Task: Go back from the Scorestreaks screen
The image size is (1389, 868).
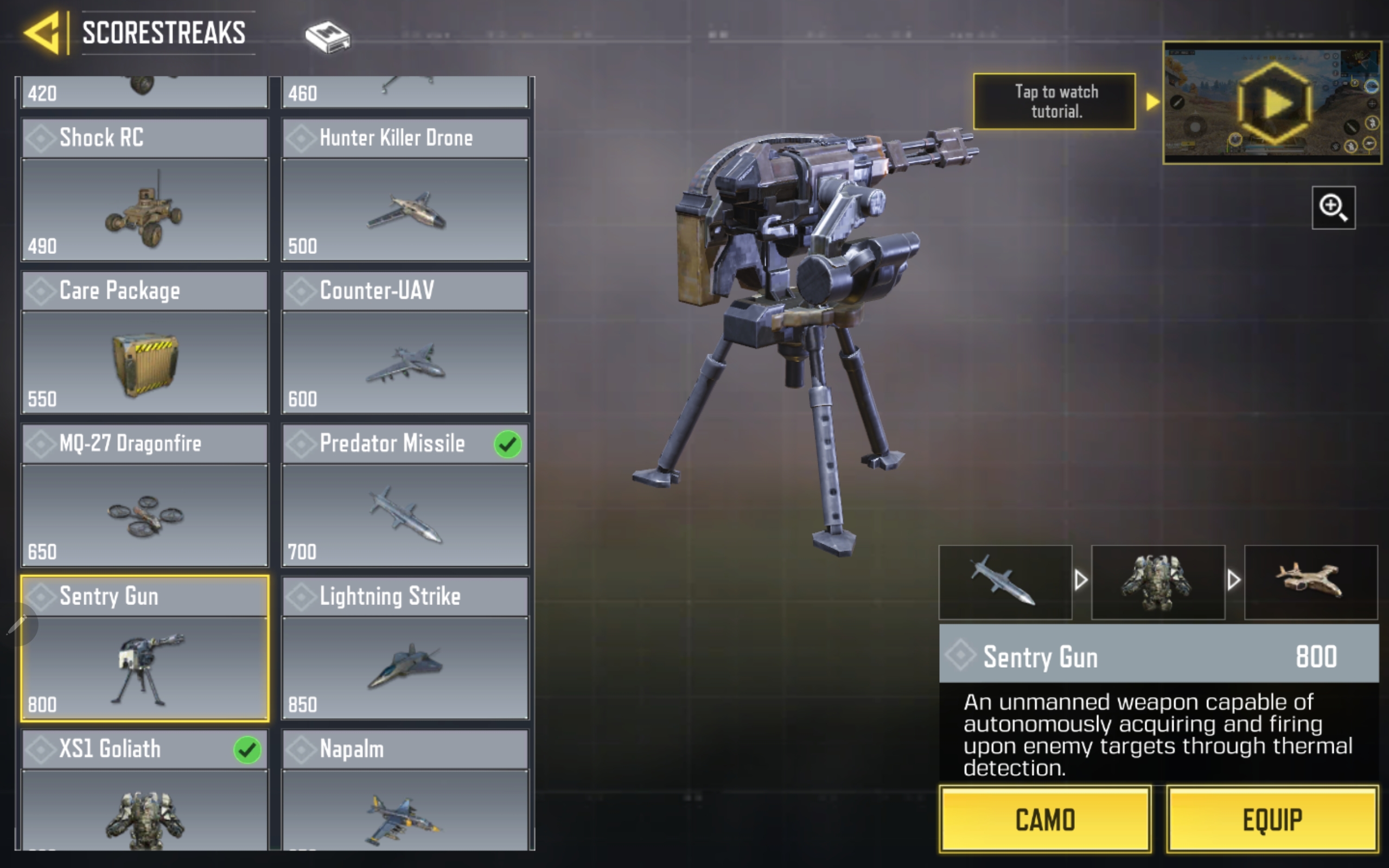Action: click(x=43, y=33)
